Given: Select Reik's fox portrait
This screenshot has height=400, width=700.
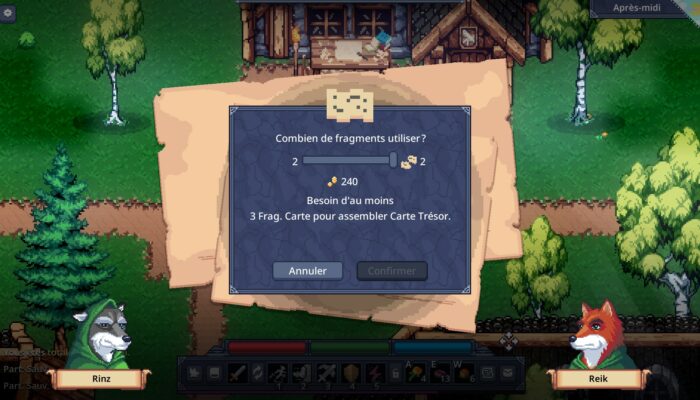Looking at the screenshot, I should (x=597, y=337).
